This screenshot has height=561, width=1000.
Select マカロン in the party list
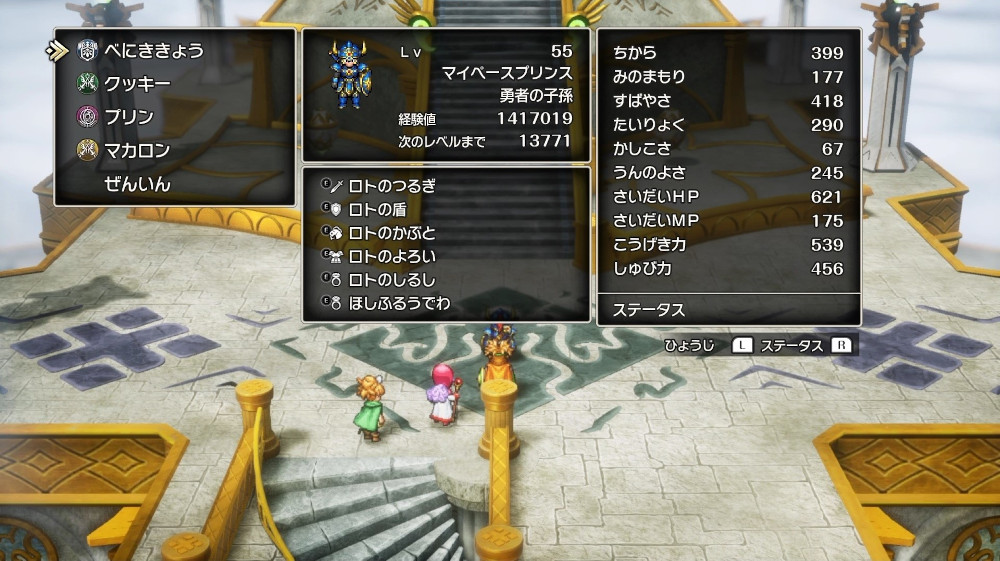pos(137,150)
